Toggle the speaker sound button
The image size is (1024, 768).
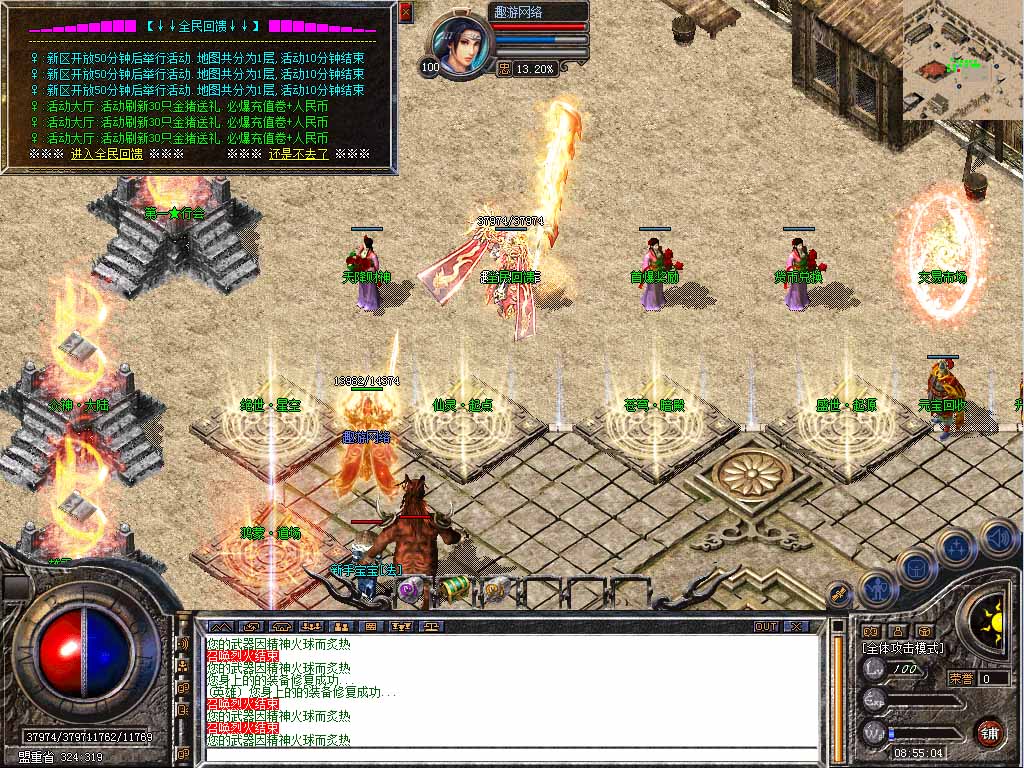pos(997,537)
